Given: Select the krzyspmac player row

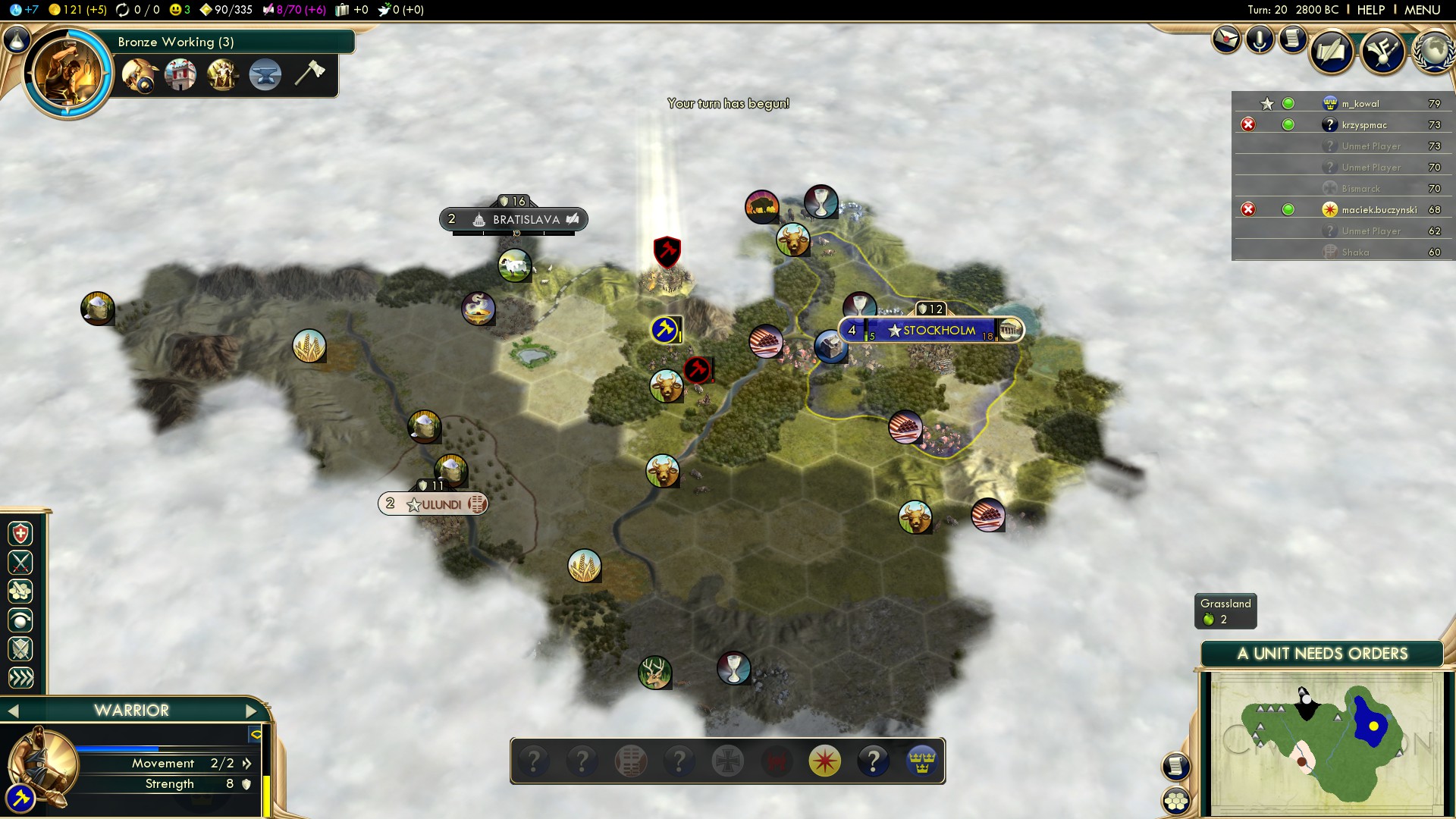Looking at the screenshot, I should pyautogui.click(x=1363, y=125).
